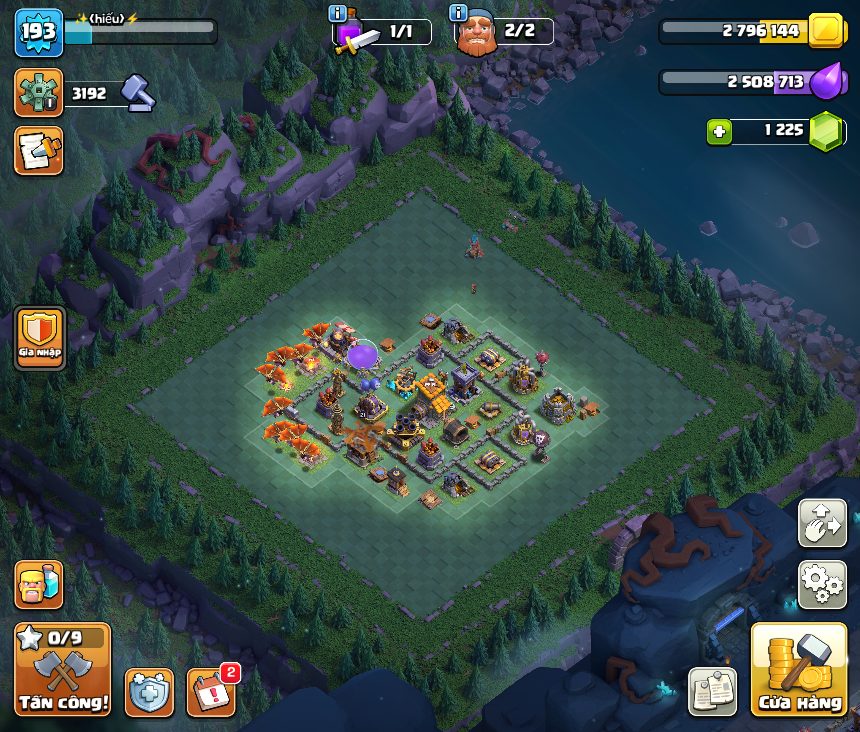This screenshot has height=732, width=860.
Task: Show info for the master builder counter
Action: [x=459, y=13]
